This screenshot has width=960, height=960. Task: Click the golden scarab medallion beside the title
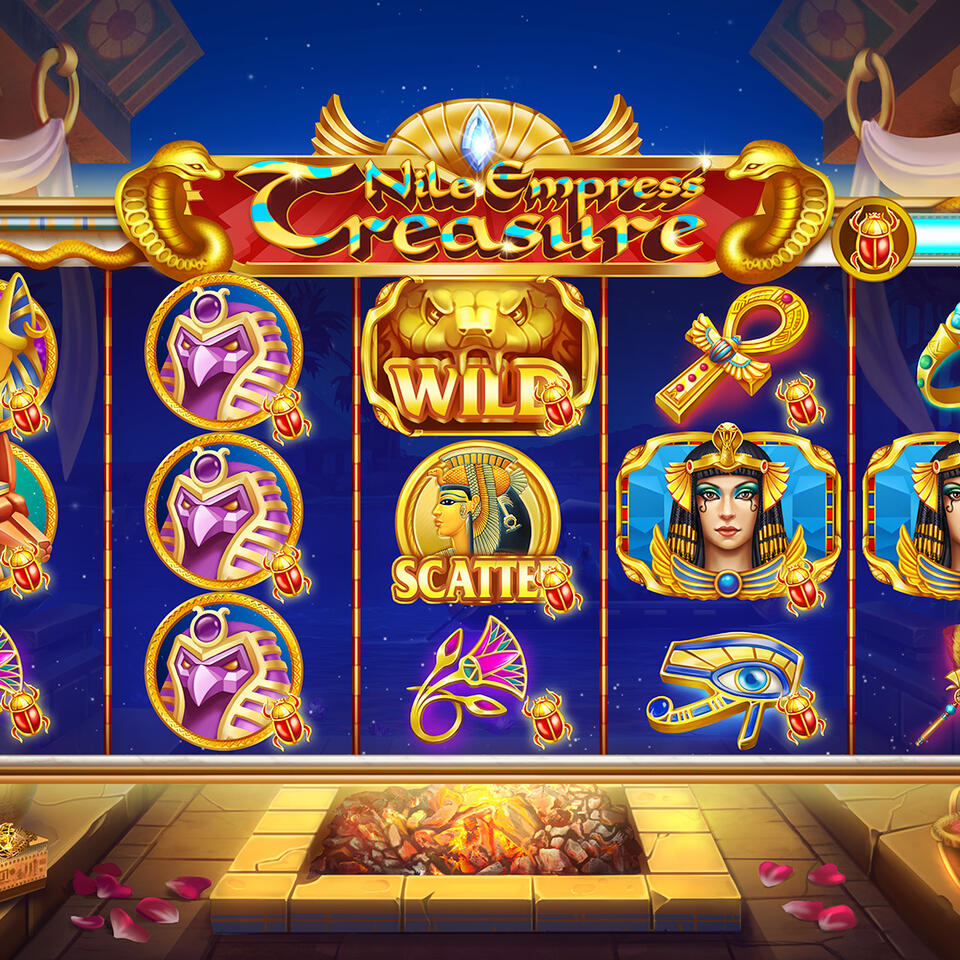click(x=872, y=239)
